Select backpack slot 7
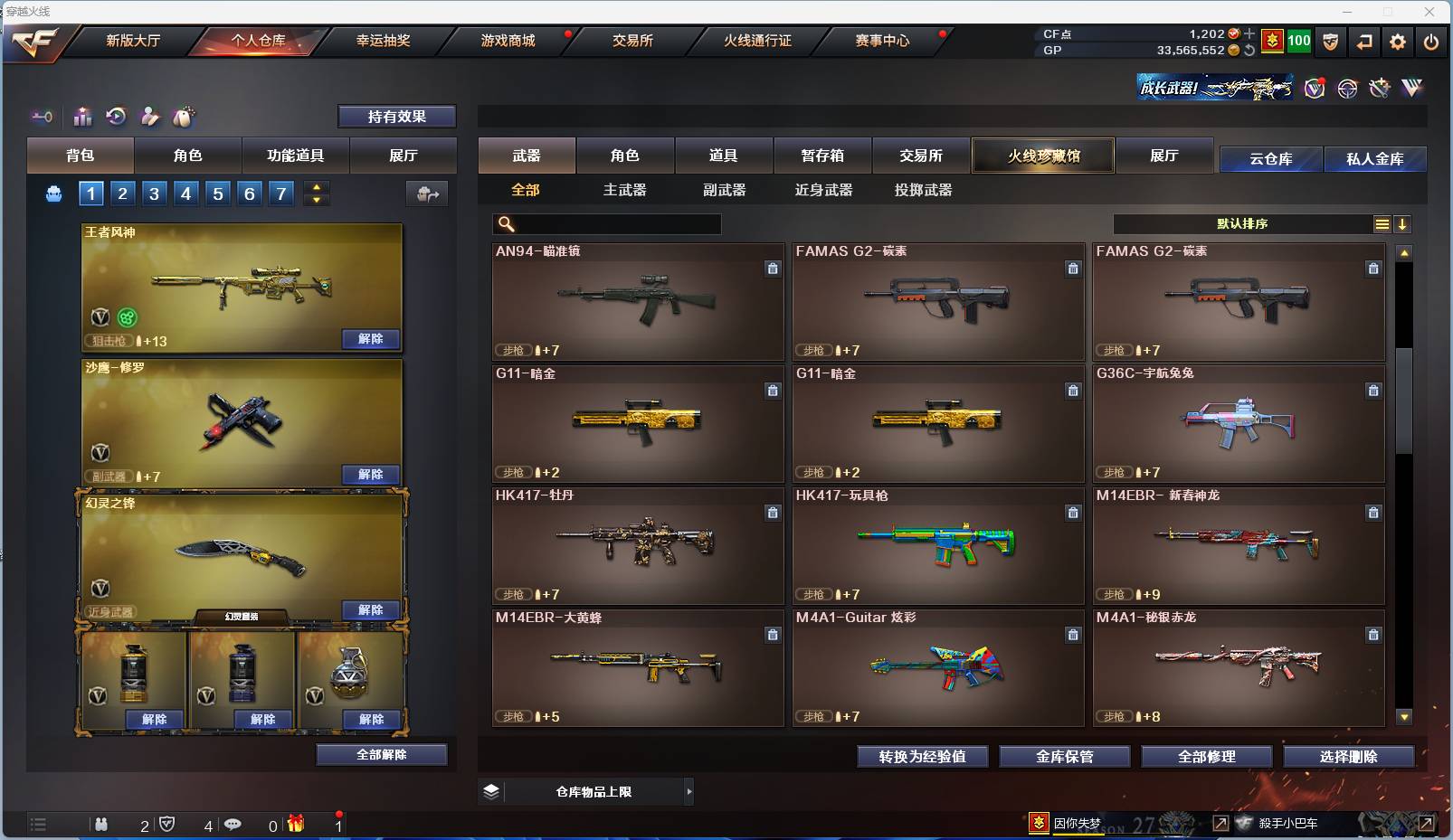1453x840 pixels. (280, 193)
